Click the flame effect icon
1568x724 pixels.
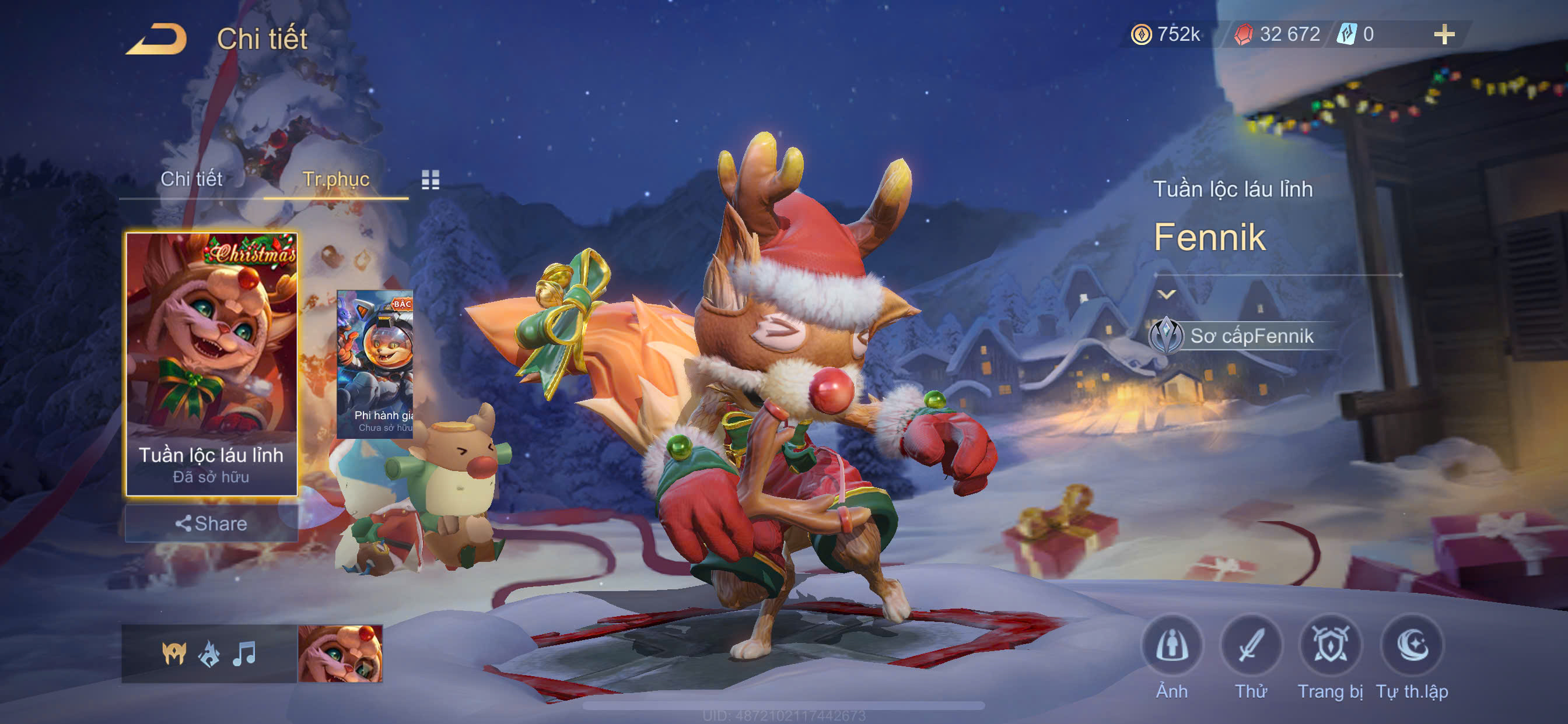coord(209,653)
